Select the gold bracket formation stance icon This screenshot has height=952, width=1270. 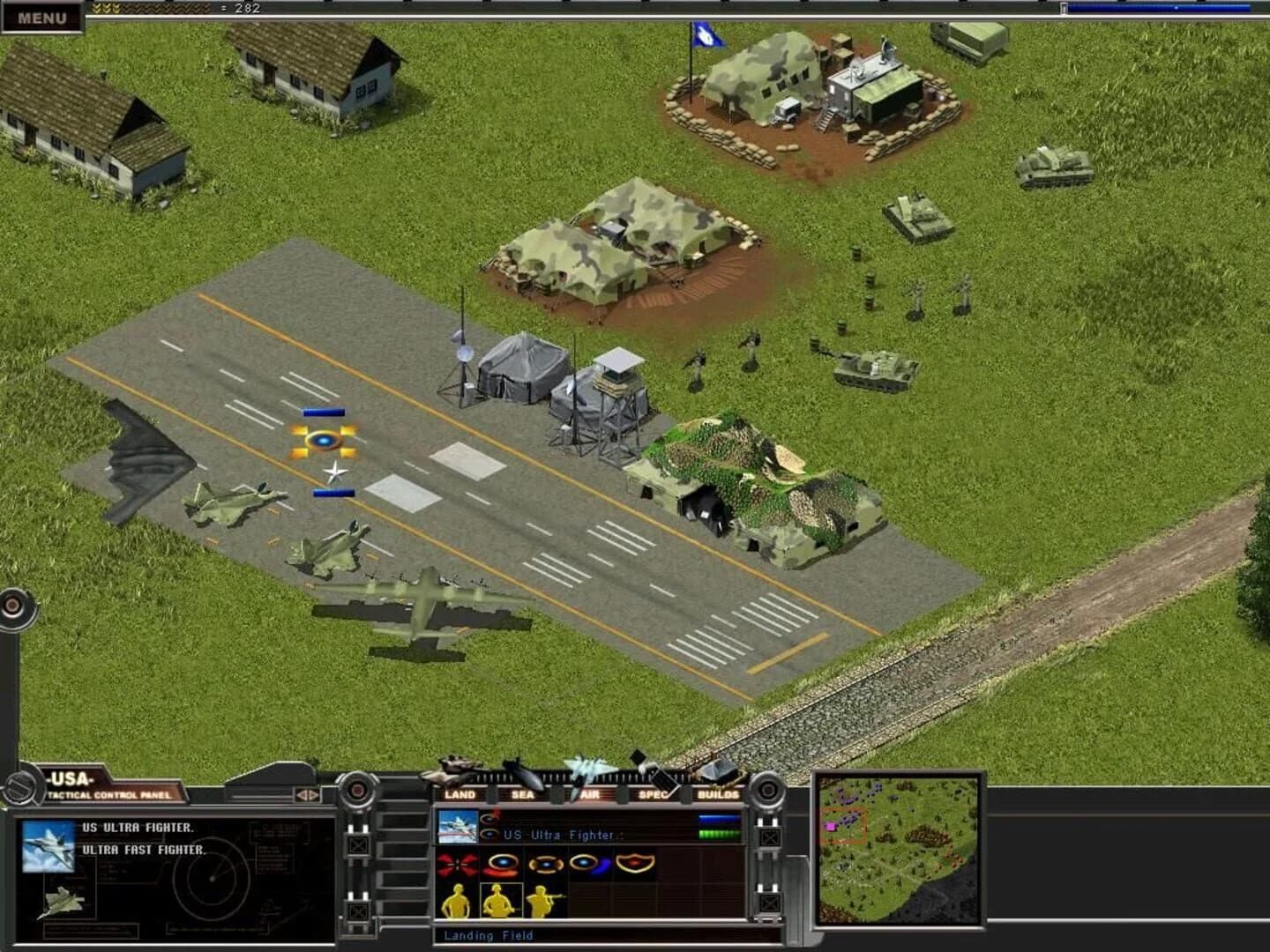(x=547, y=865)
